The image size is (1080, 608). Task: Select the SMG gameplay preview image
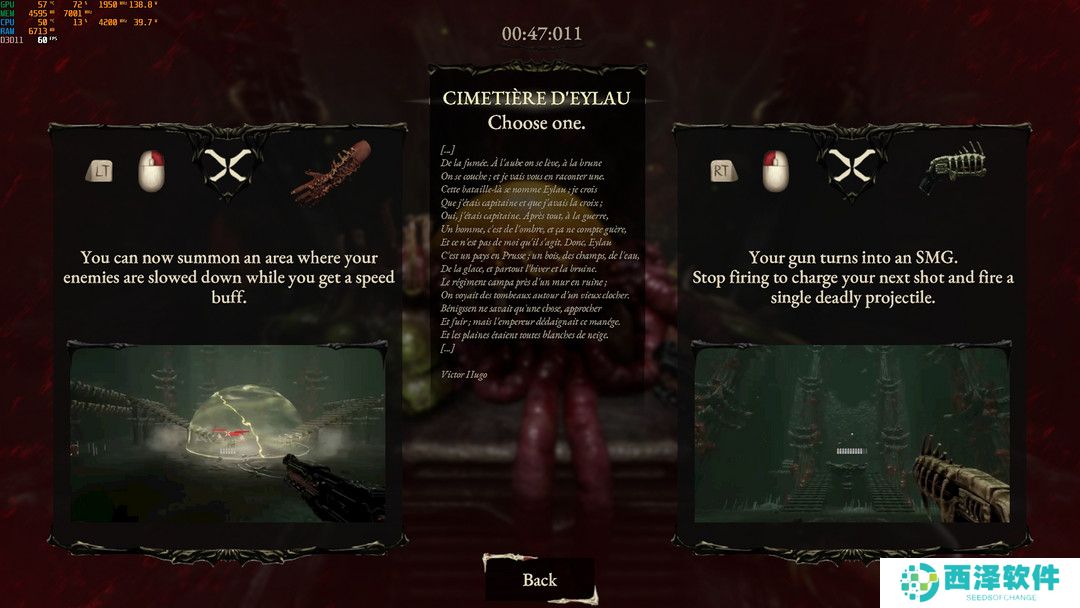(x=852, y=436)
